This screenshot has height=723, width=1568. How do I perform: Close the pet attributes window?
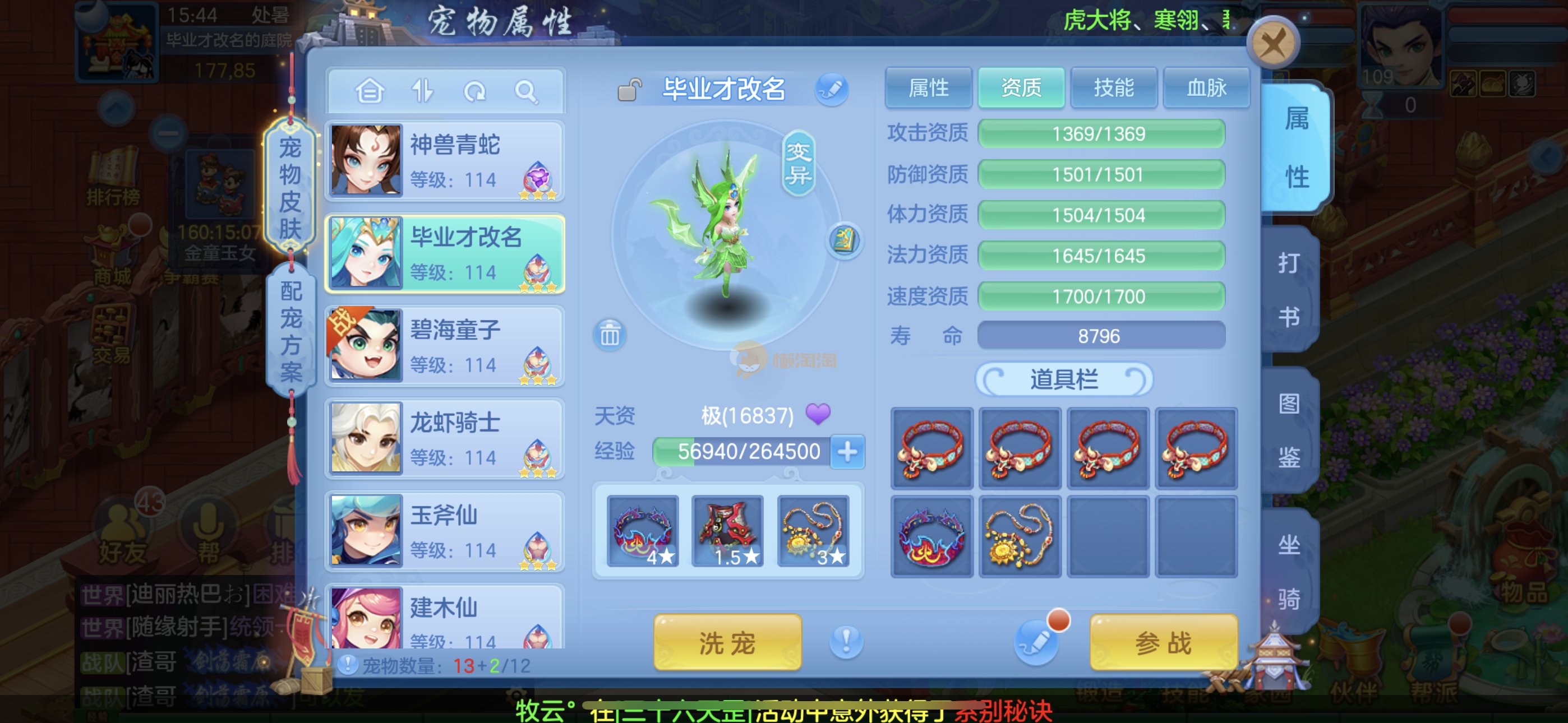tap(1273, 44)
